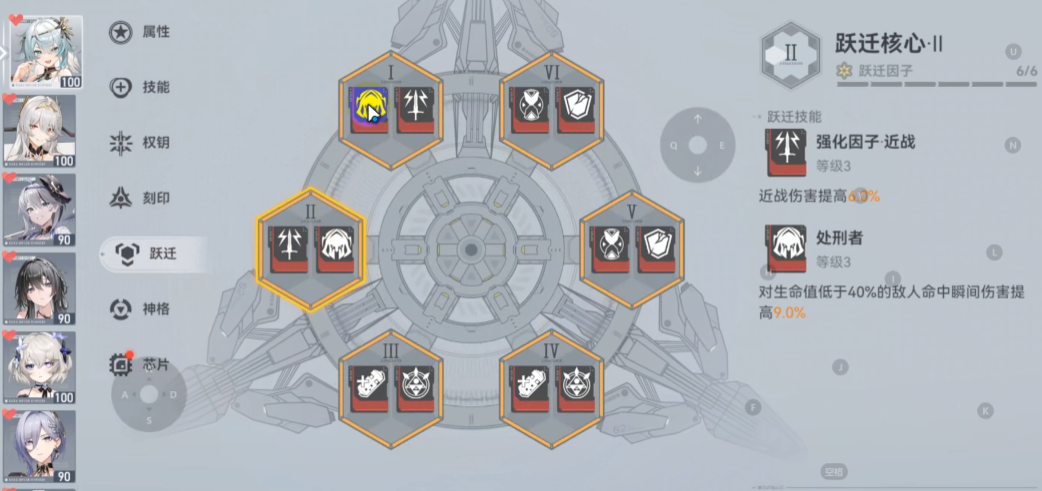Switch to the 技能 skills tab
Screen dimensions: 1042x491
tap(141, 88)
